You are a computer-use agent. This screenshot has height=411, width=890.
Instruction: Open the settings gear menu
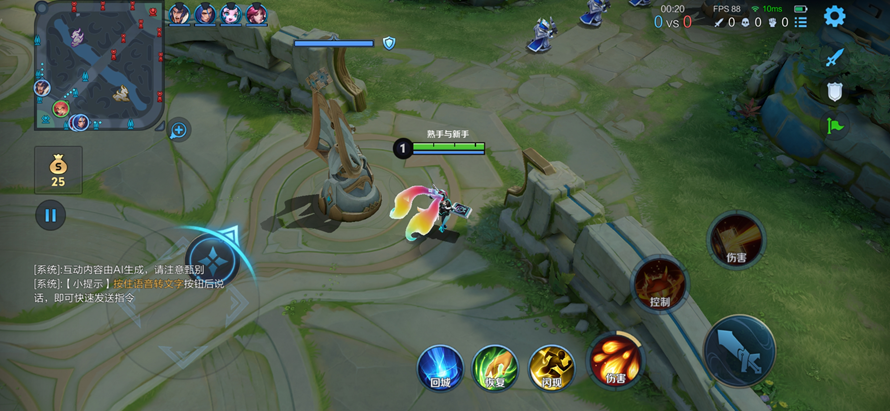coord(834,16)
